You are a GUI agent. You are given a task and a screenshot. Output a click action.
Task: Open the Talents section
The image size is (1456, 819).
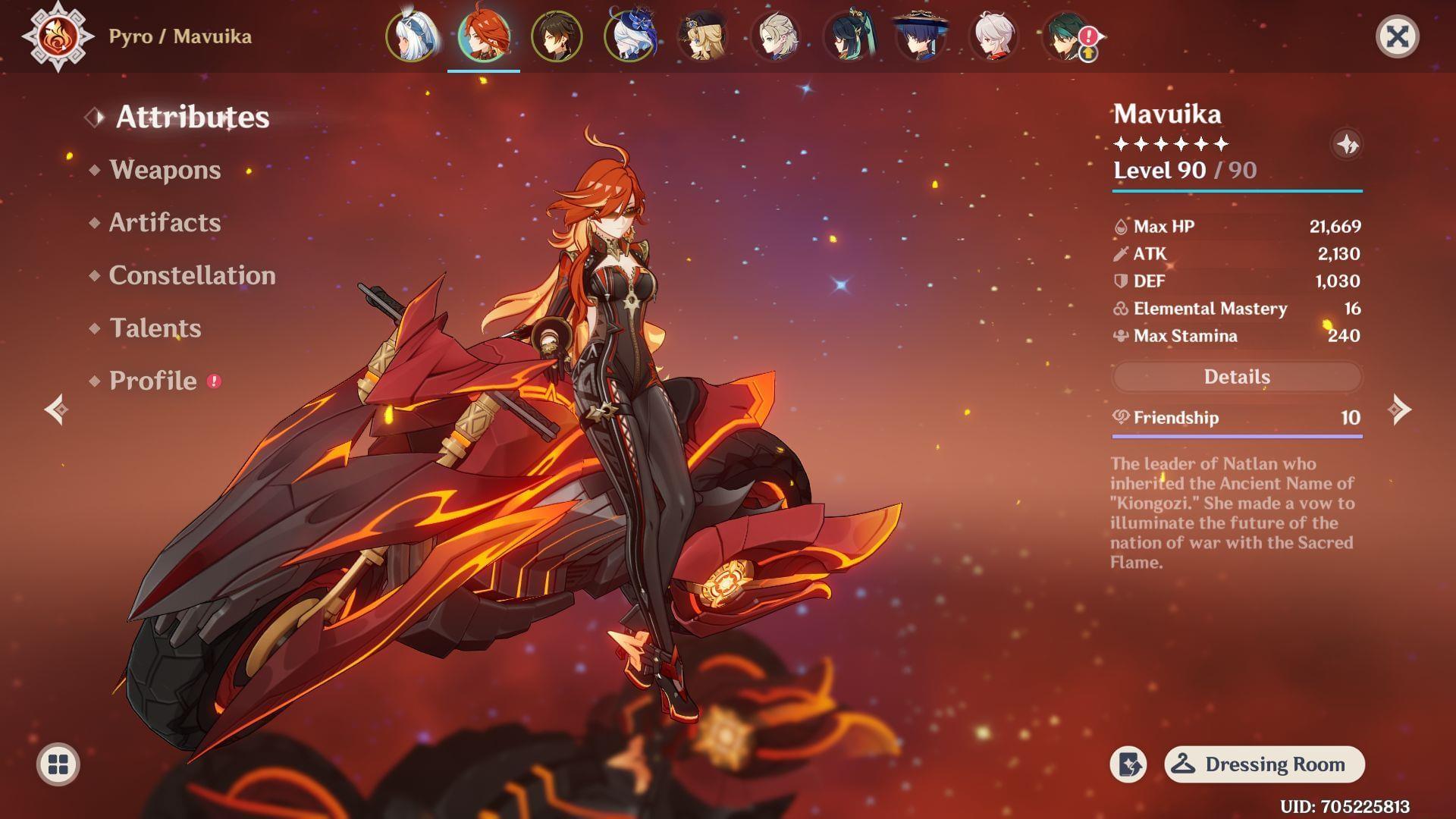point(155,328)
